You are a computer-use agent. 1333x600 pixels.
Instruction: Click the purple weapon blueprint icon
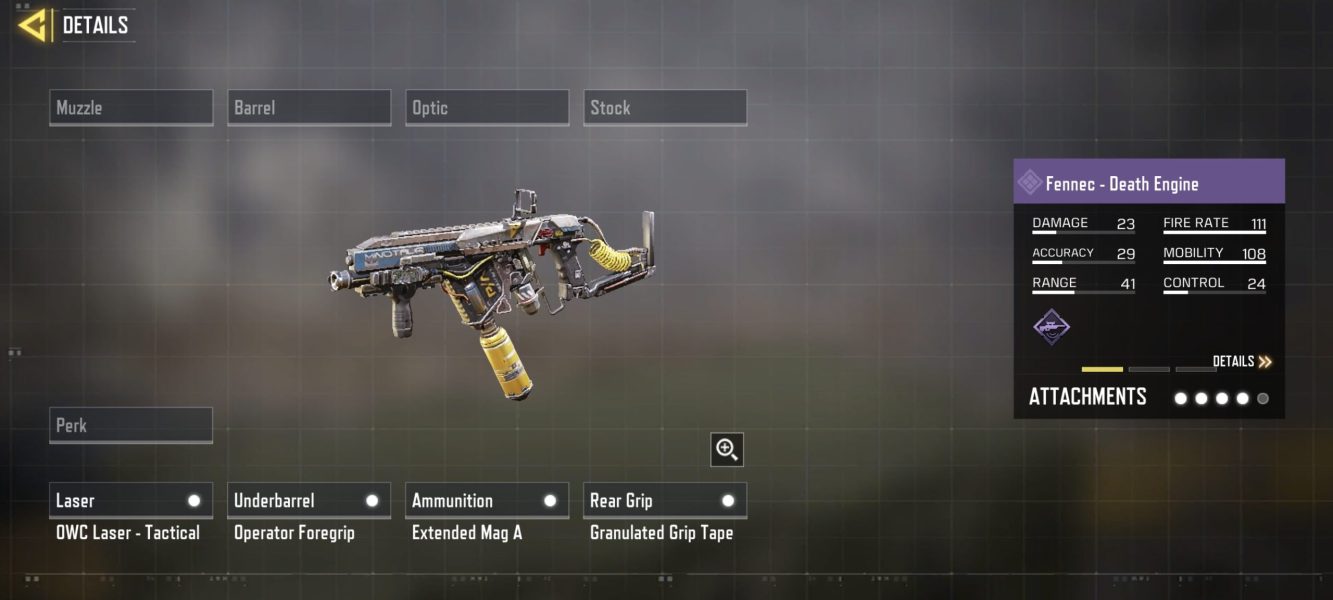tap(1051, 326)
